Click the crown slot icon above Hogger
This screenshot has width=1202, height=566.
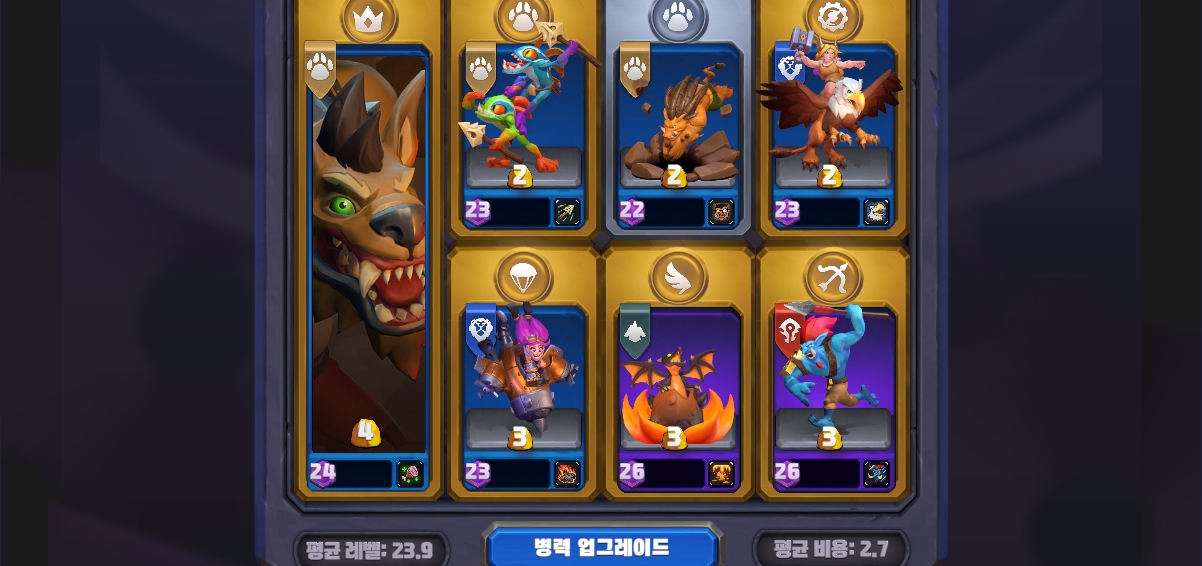pos(369,18)
